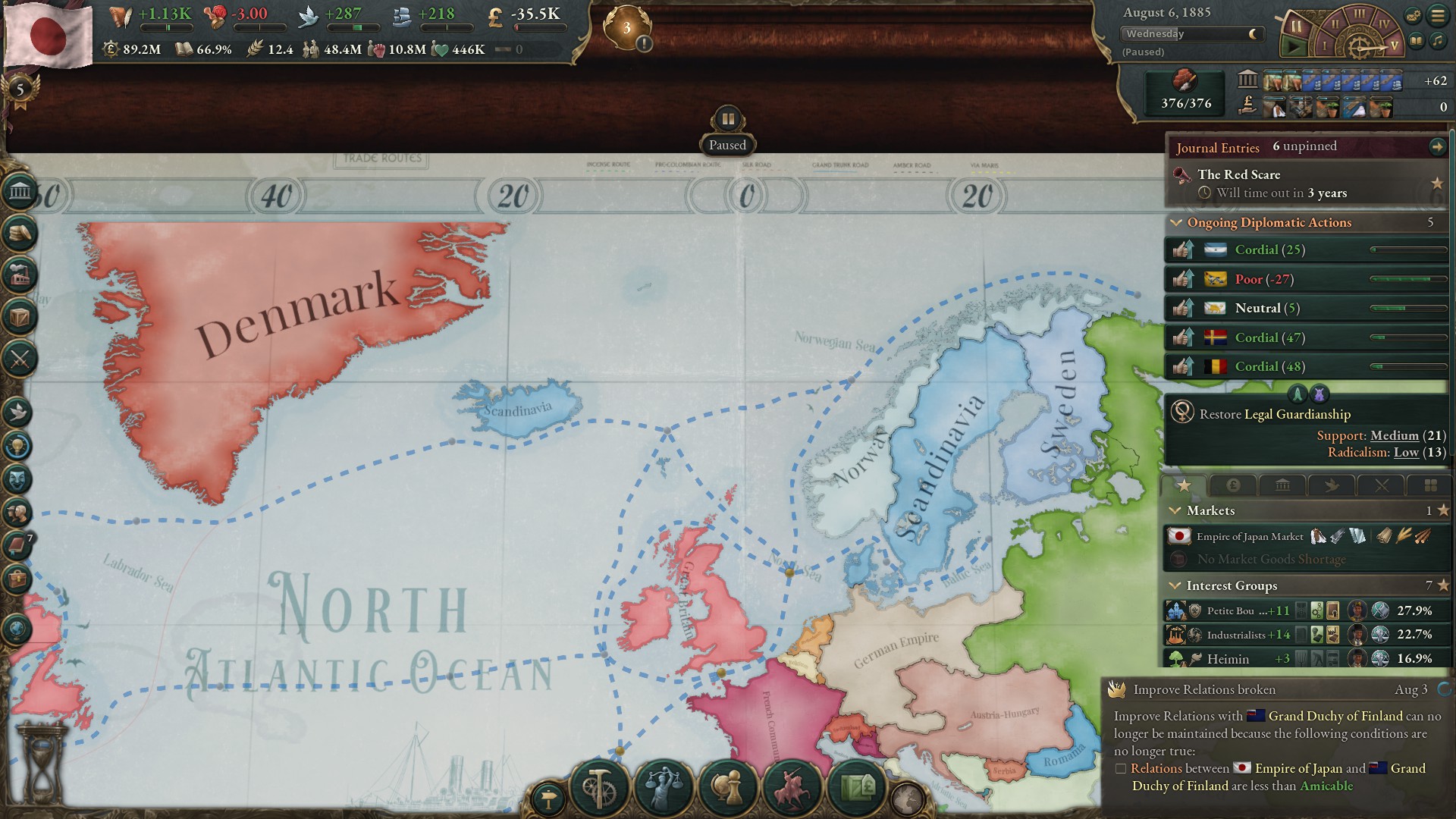Switch to the crossed-swords tab in the outliner
Screen dimensions: 1456x819
tap(1382, 487)
